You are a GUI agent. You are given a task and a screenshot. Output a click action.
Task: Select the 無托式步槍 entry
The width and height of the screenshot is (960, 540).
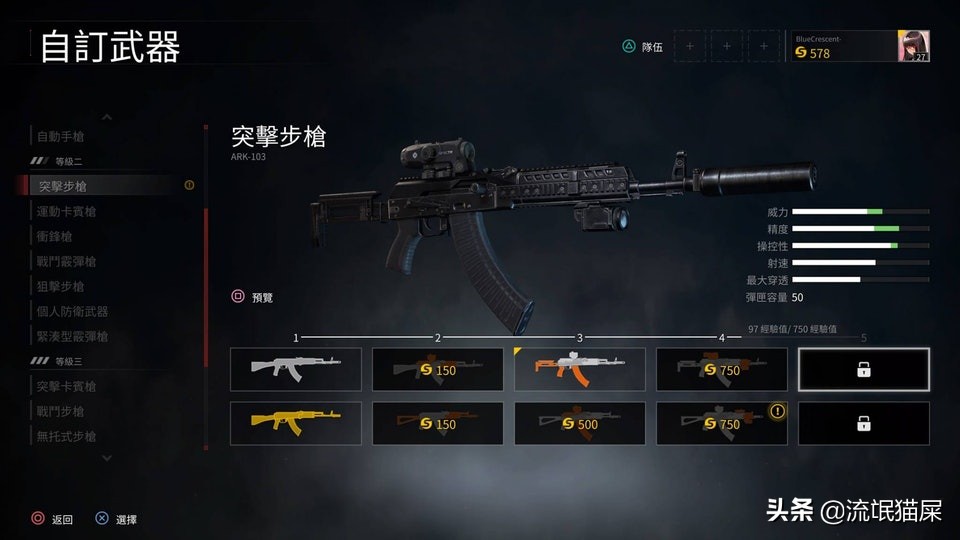tap(67, 436)
